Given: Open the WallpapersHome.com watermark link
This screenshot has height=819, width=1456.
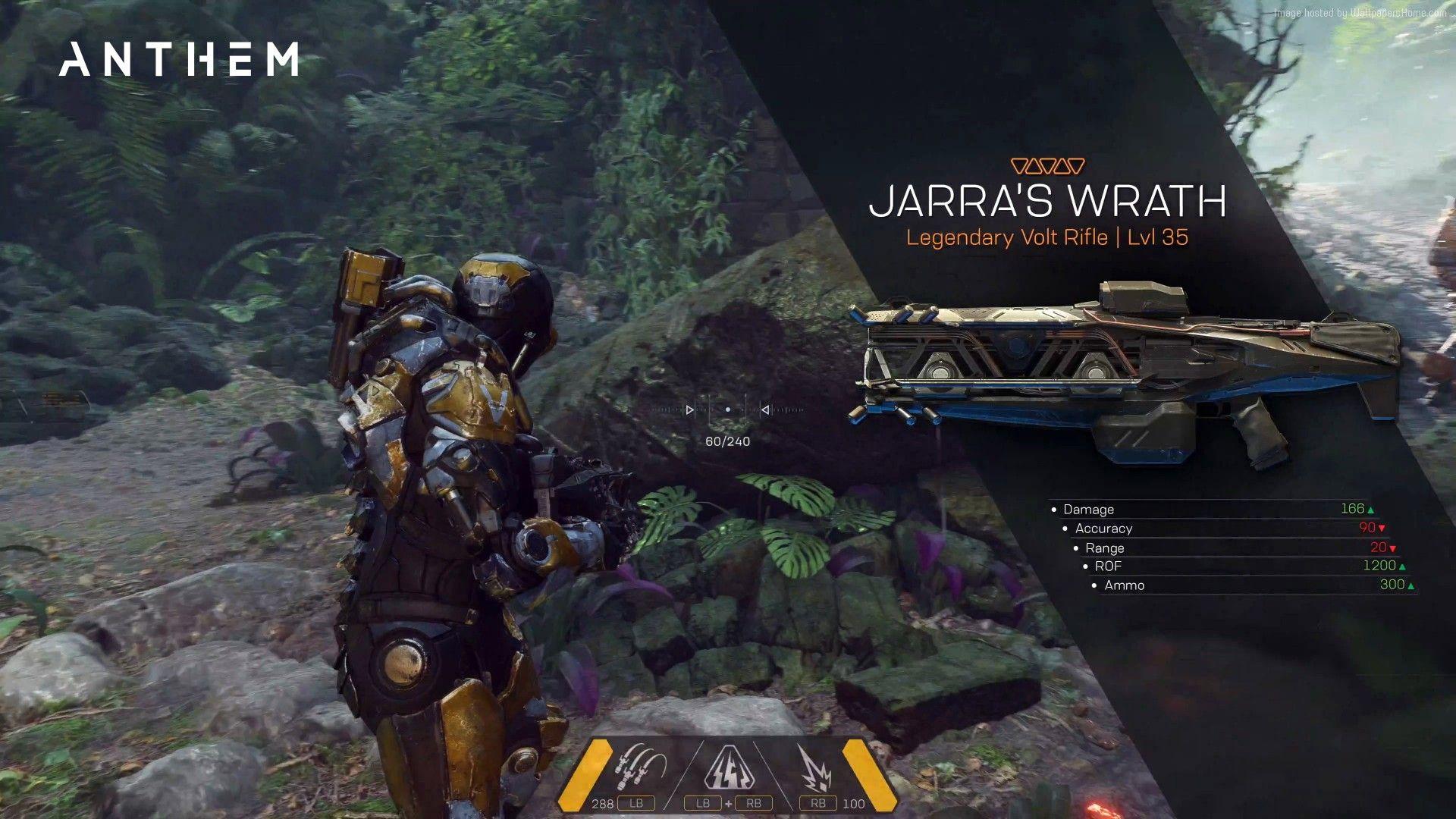Looking at the screenshot, I should click(1360, 13).
